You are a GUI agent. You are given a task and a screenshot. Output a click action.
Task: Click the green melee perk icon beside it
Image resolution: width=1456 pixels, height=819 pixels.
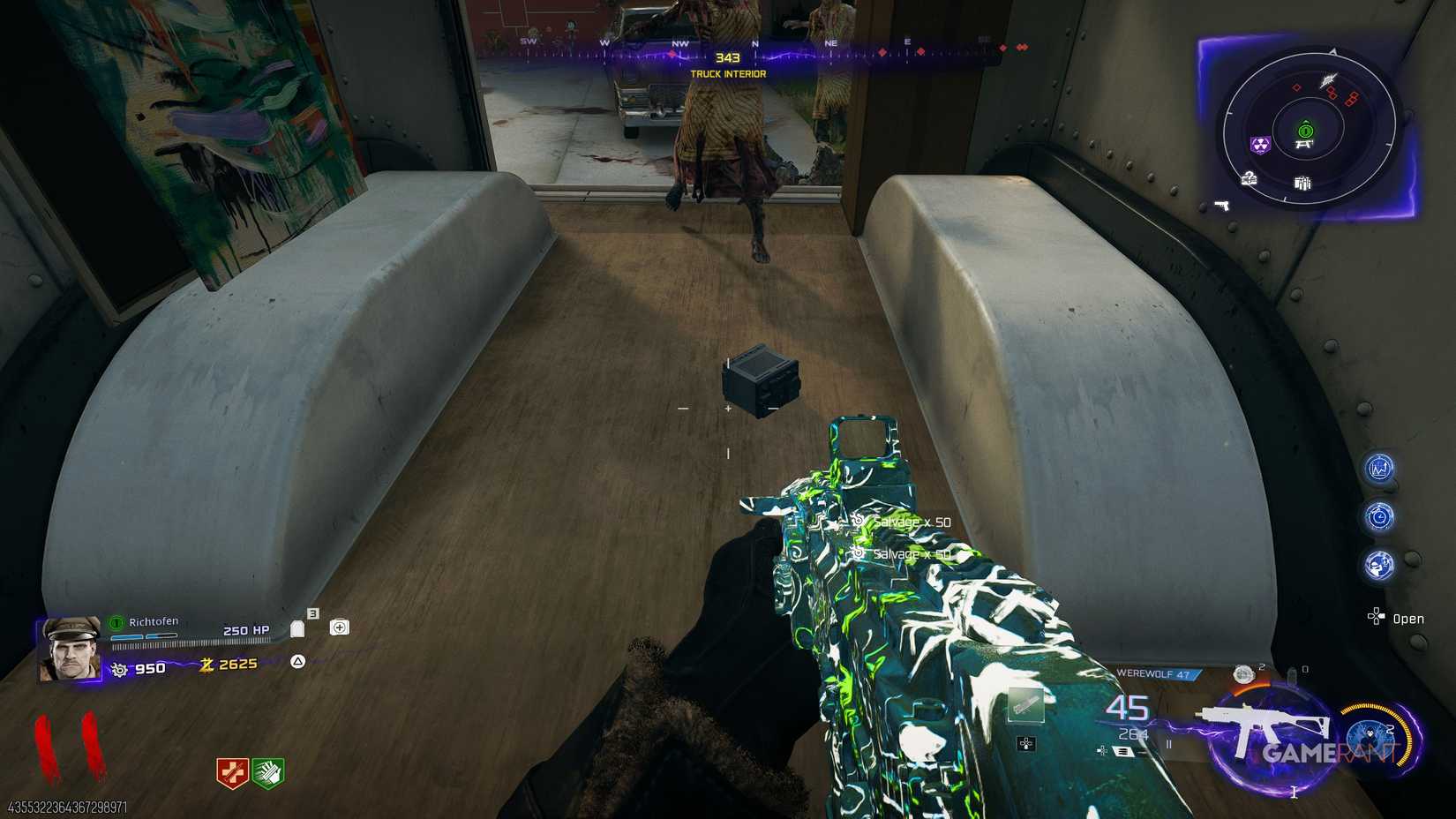click(x=267, y=772)
